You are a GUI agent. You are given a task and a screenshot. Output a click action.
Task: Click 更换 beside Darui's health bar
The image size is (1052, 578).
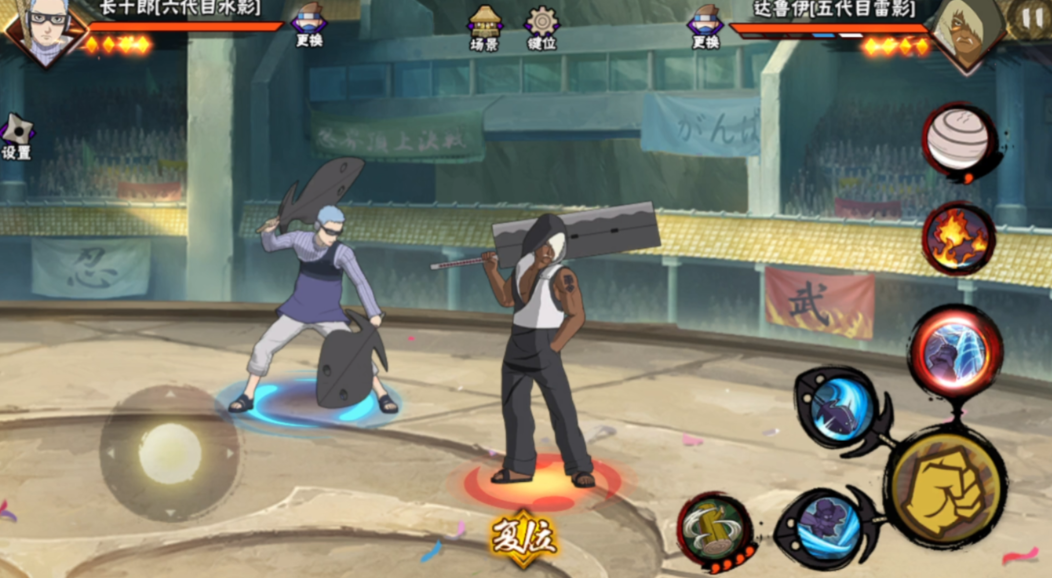tap(705, 25)
